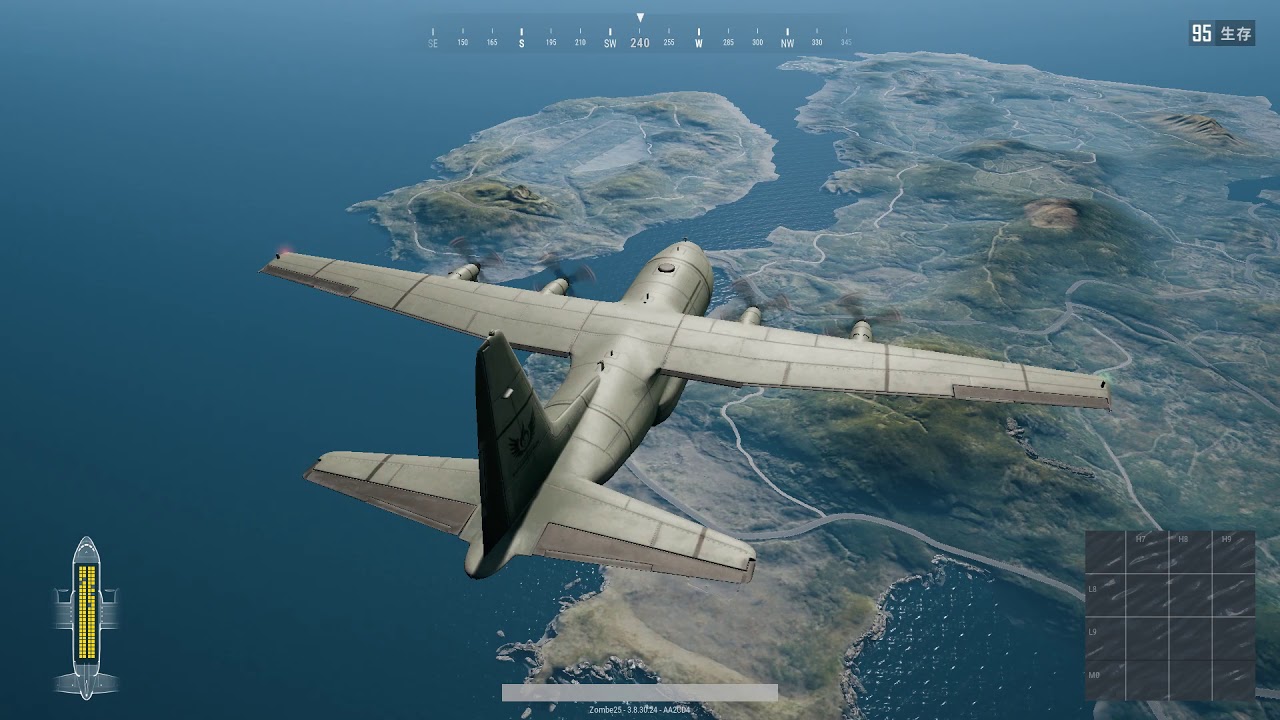Click the AA2004 label at the bottom

[x=678, y=710]
